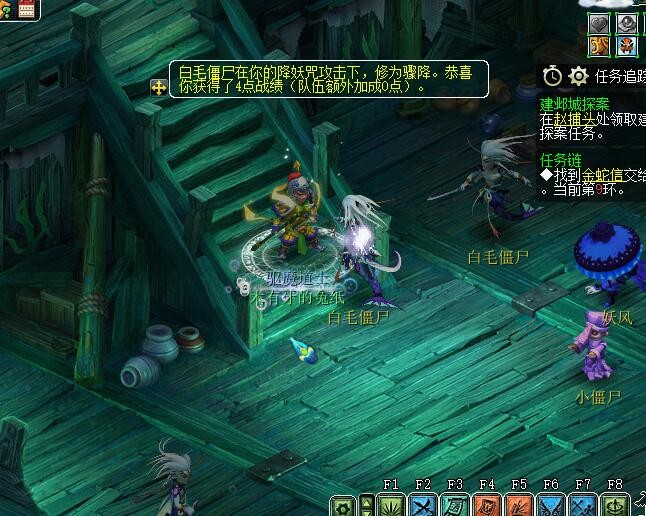Activate the F2 crossed swords skill

[x=423, y=505]
